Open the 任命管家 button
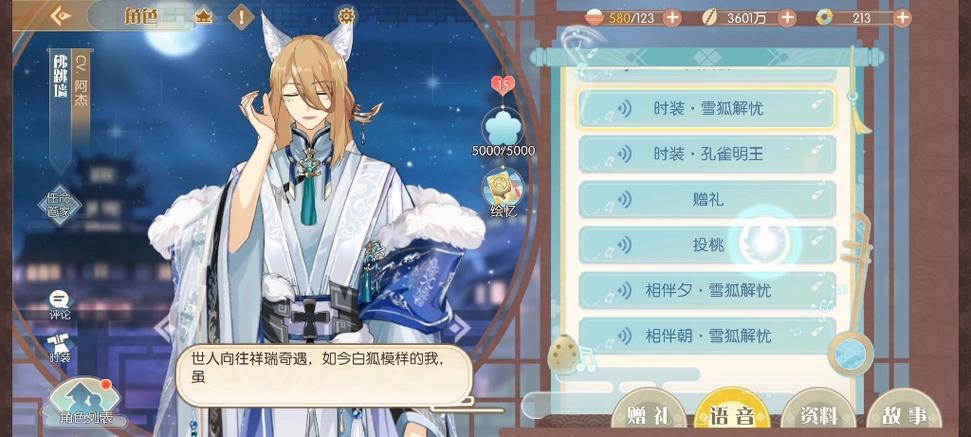Image resolution: width=971 pixels, height=437 pixels. (60, 205)
